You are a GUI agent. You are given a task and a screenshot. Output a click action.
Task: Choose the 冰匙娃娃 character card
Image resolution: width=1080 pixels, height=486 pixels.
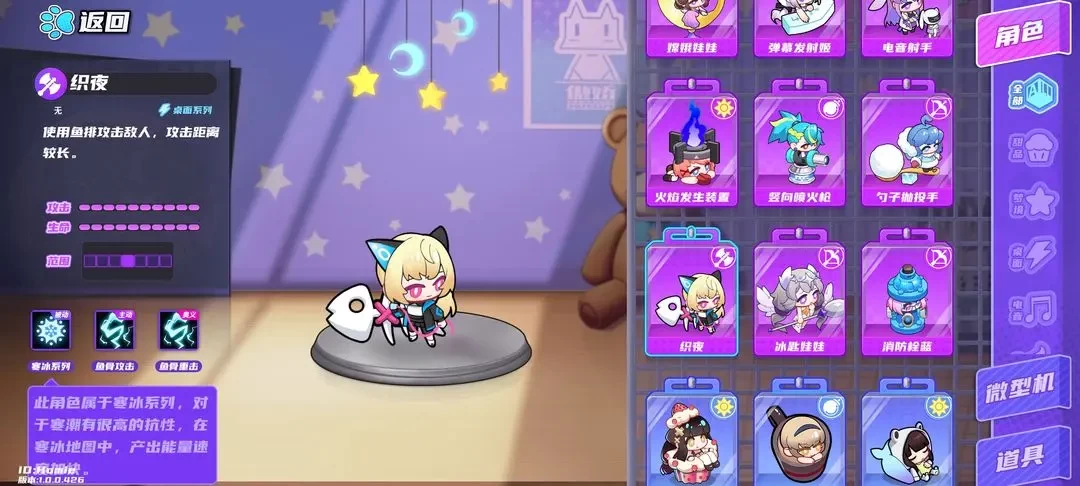coord(798,298)
